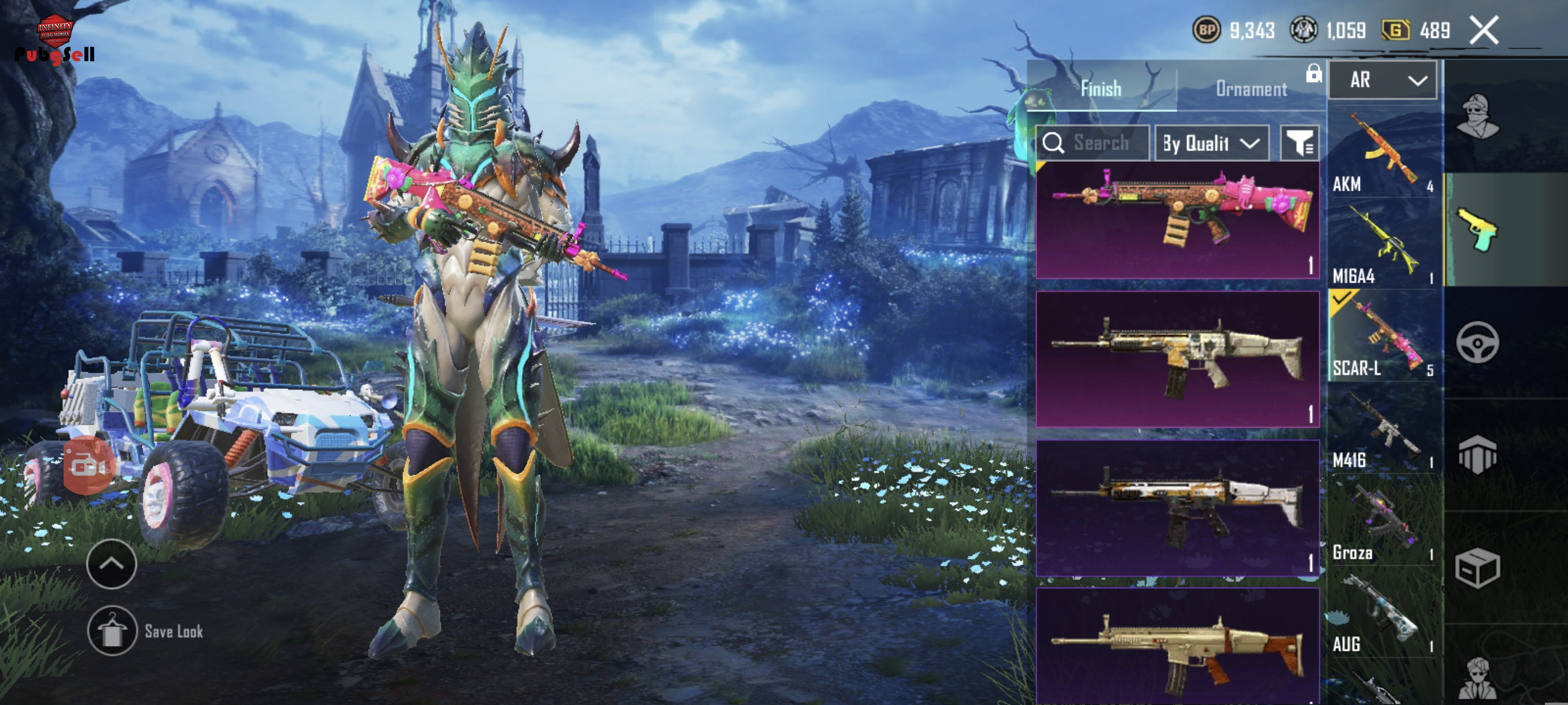Pick the M416 weapon entry

click(1383, 429)
